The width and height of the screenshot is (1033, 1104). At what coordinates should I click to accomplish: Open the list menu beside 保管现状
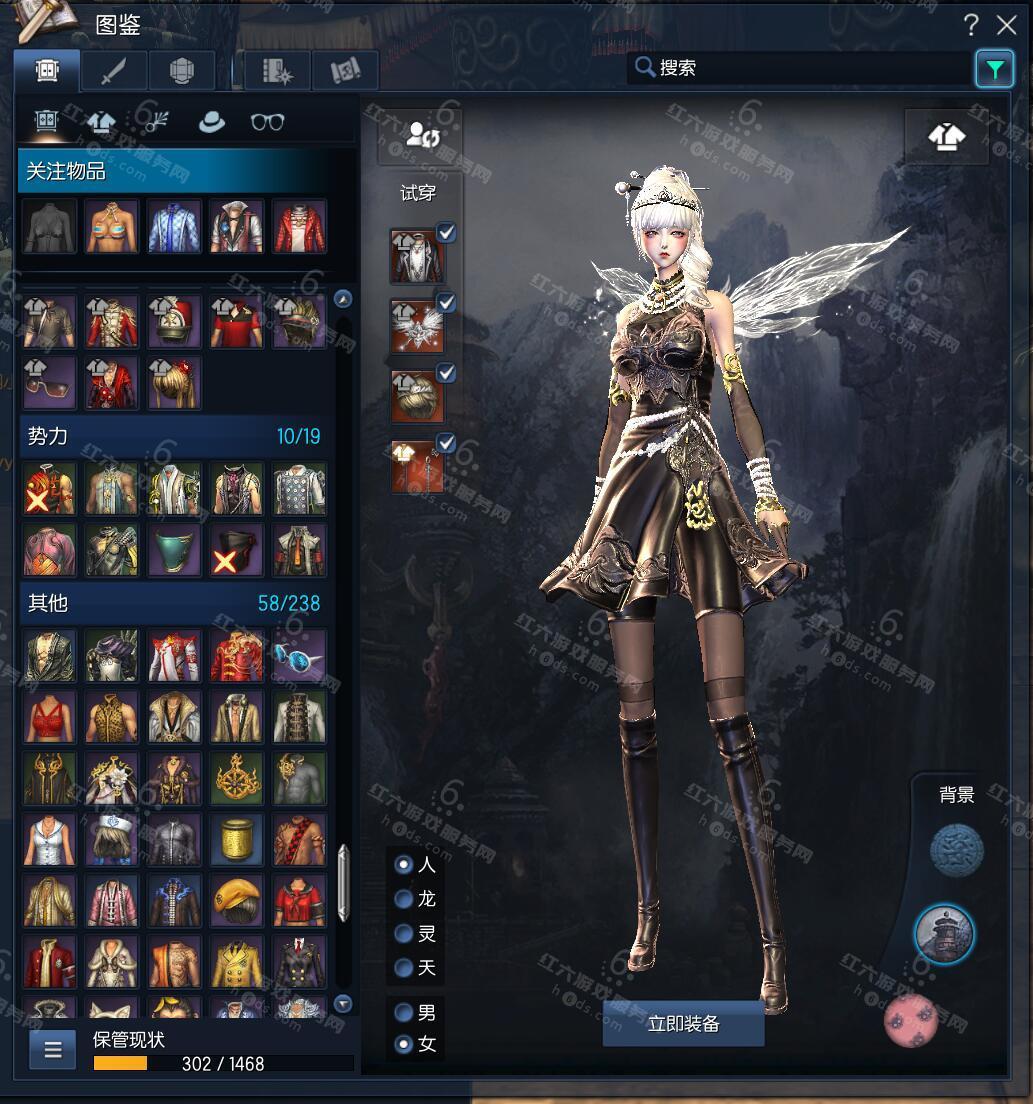(x=52, y=1050)
